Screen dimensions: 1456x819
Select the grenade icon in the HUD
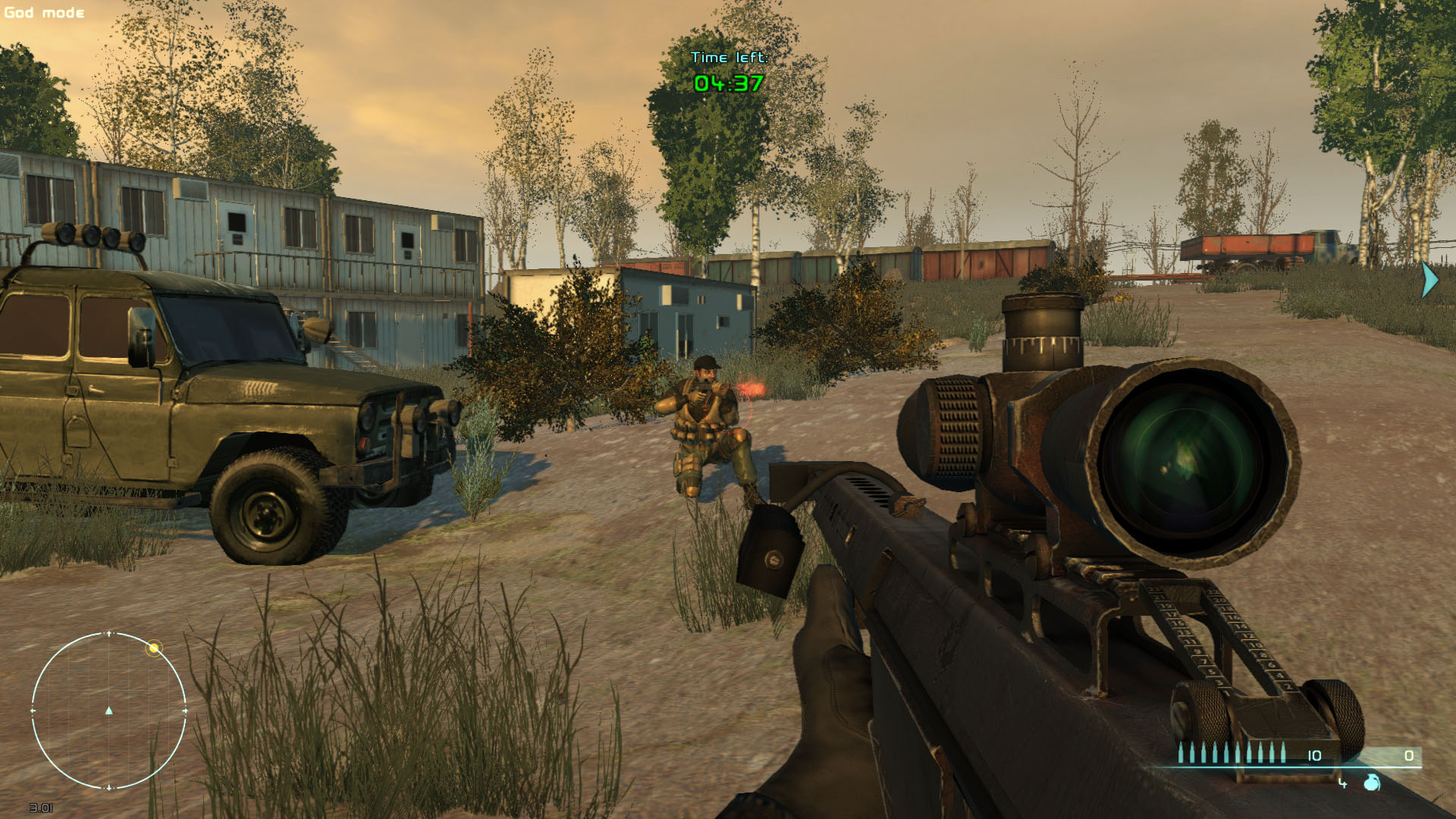click(1371, 783)
